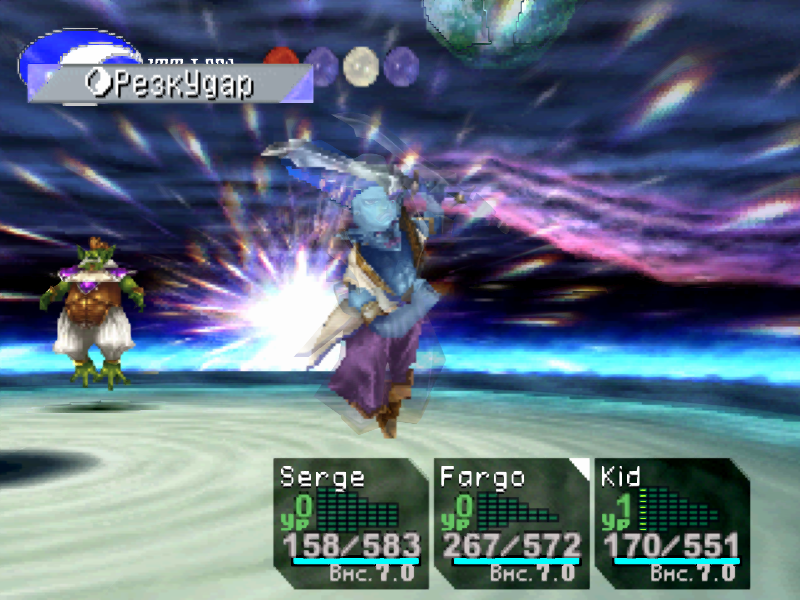Select Fargo's party status panel

point(511,522)
